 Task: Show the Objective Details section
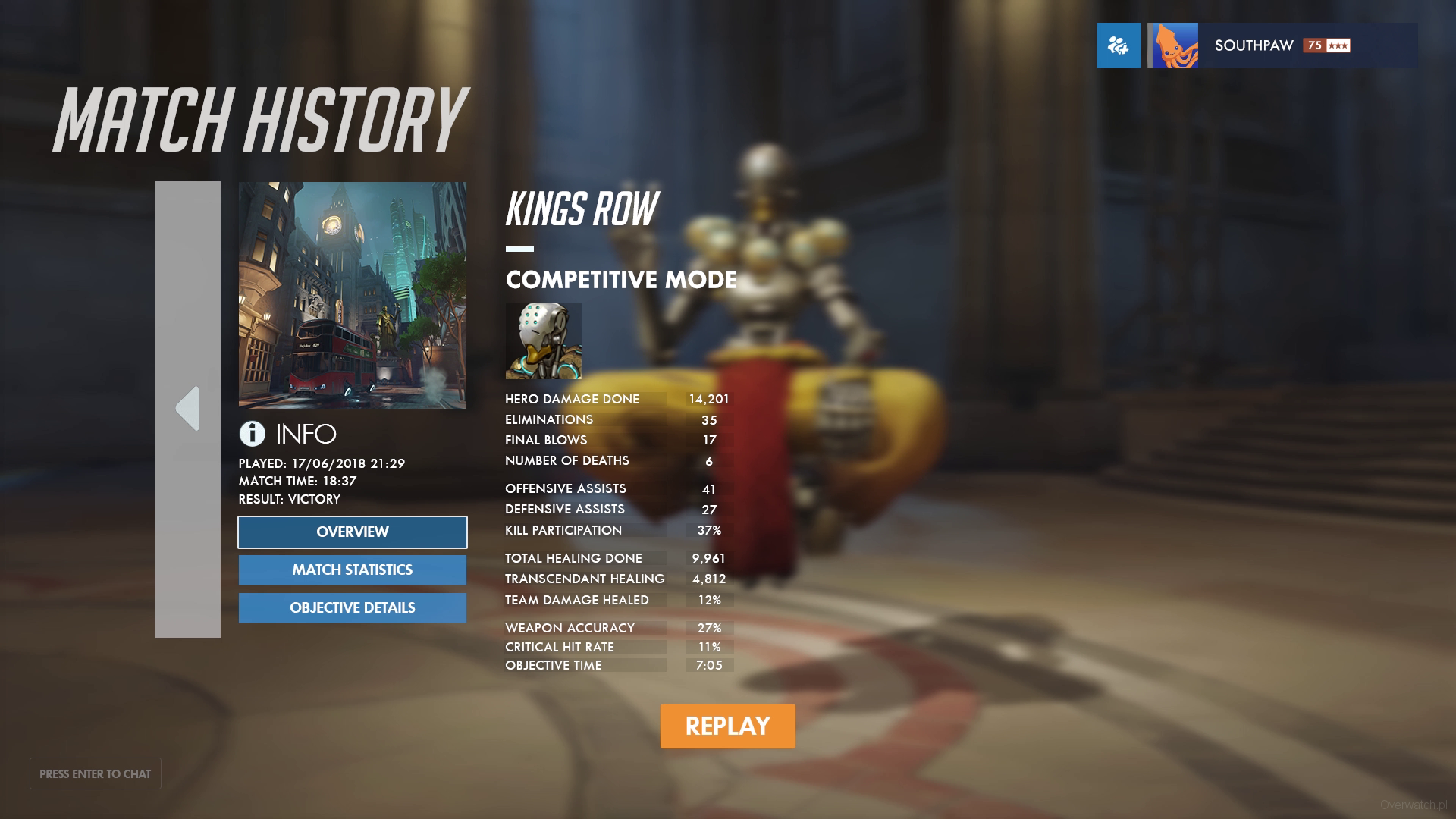[x=352, y=608]
